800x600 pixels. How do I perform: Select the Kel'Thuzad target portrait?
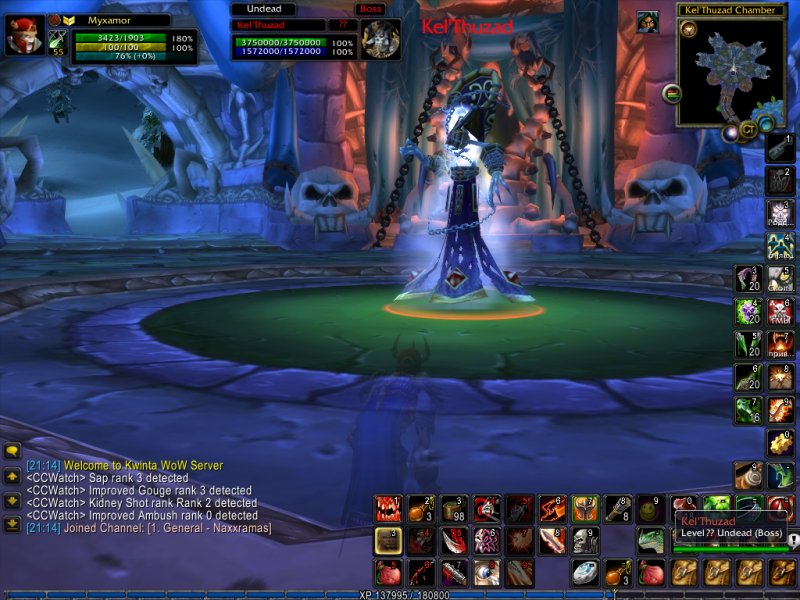tap(380, 39)
